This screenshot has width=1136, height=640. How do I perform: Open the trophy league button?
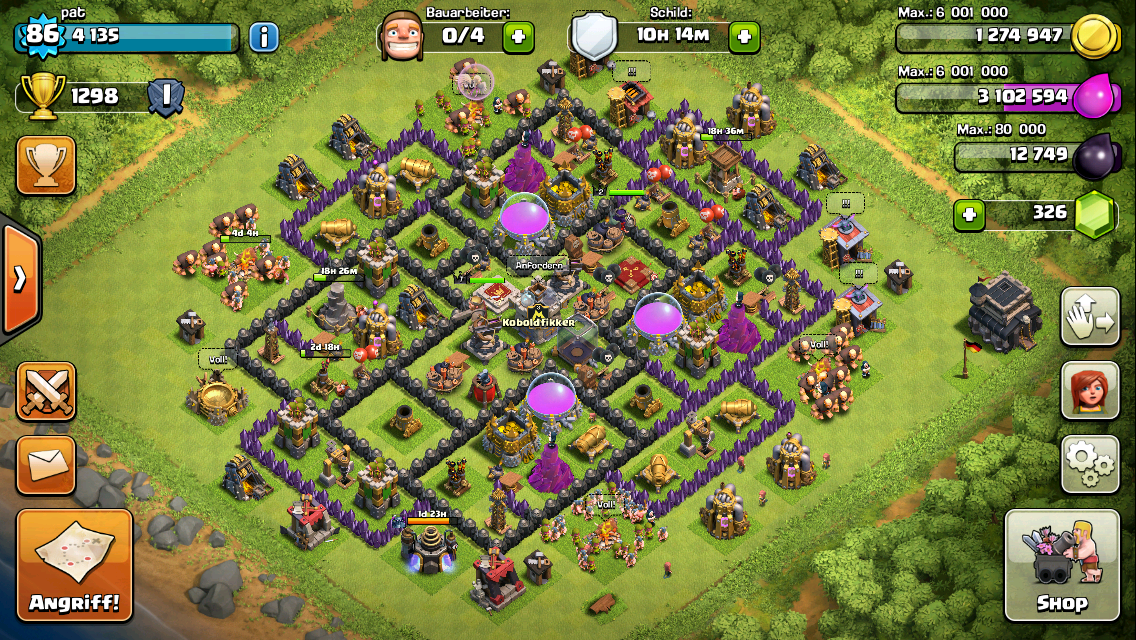46,165
